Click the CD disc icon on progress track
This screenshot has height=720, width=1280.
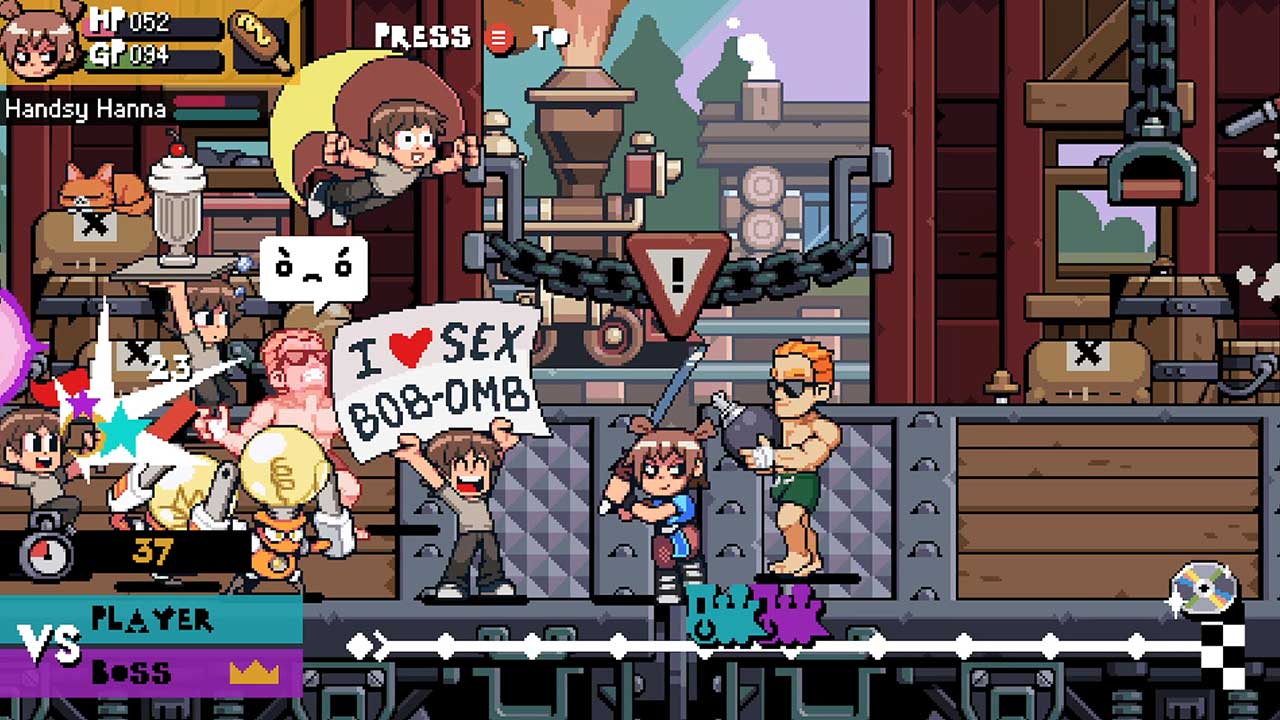pyautogui.click(x=1205, y=588)
